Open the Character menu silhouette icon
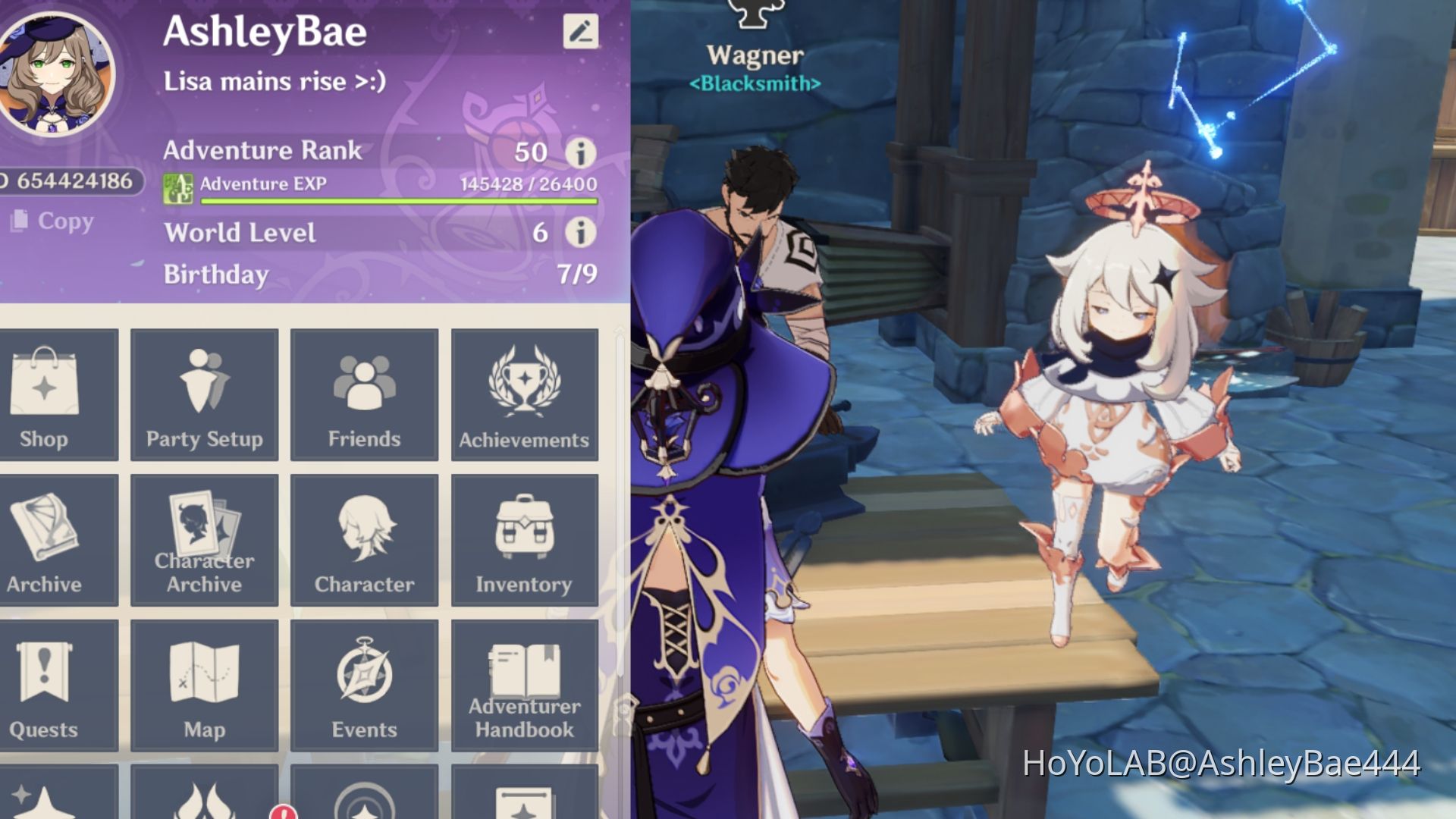 364,540
